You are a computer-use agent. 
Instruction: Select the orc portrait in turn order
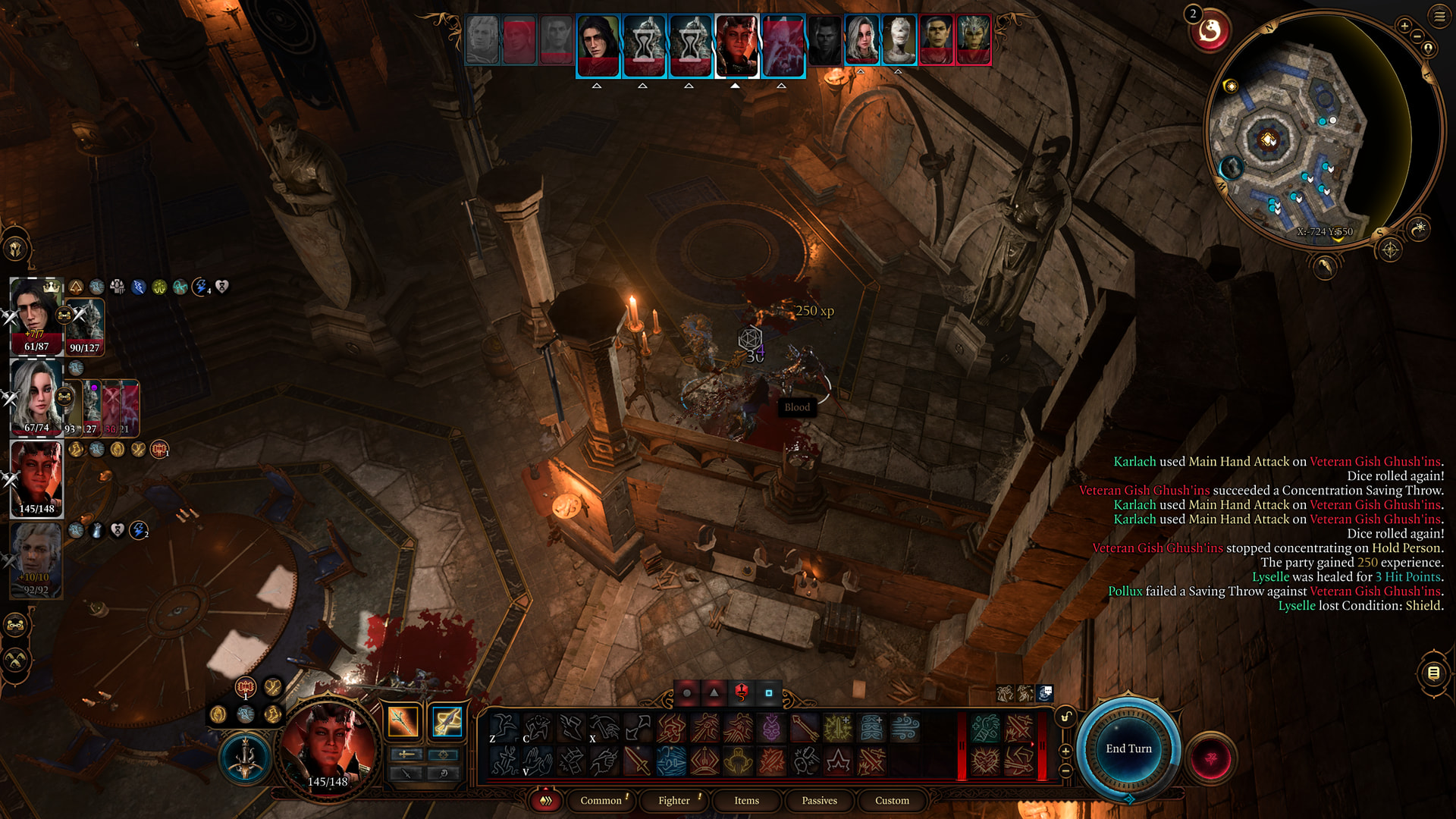(x=936, y=38)
